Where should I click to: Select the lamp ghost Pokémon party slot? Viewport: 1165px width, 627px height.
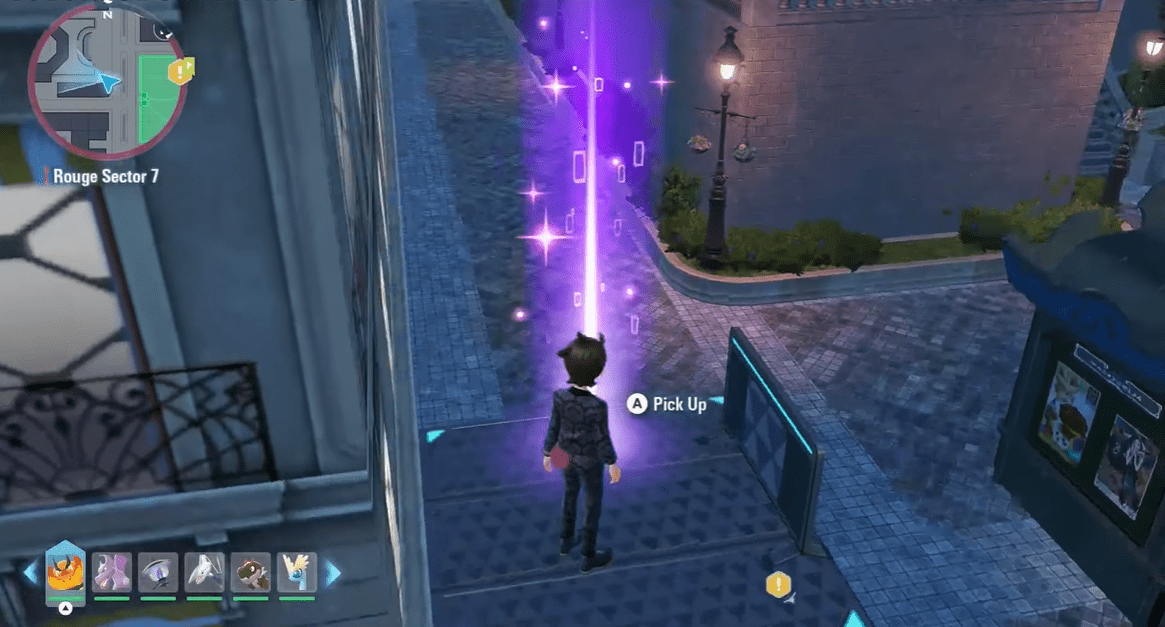click(158, 572)
